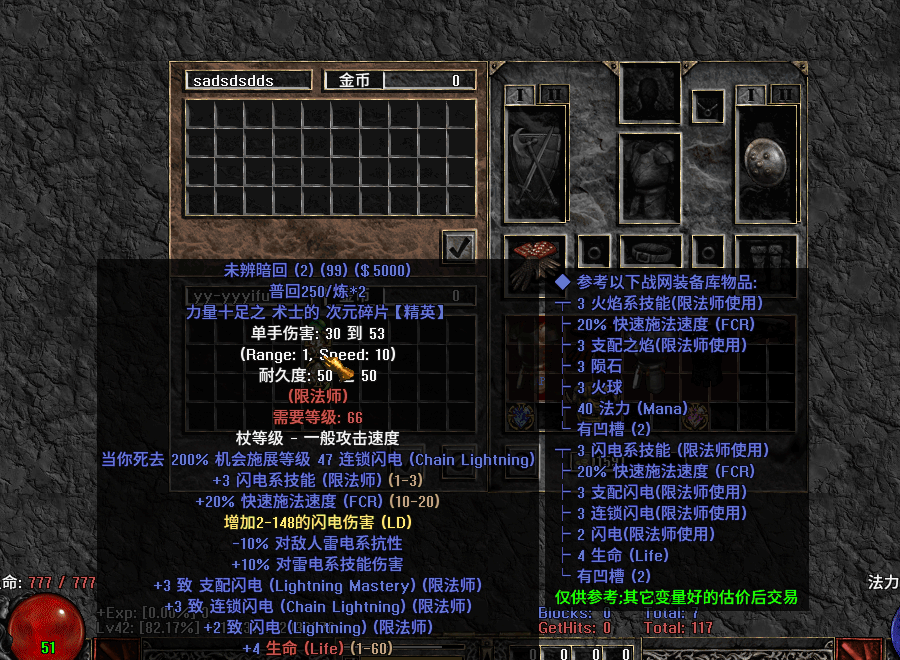The height and width of the screenshot is (660, 900).
Task: Click the helmet equipment slot
Action: coord(651,93)
